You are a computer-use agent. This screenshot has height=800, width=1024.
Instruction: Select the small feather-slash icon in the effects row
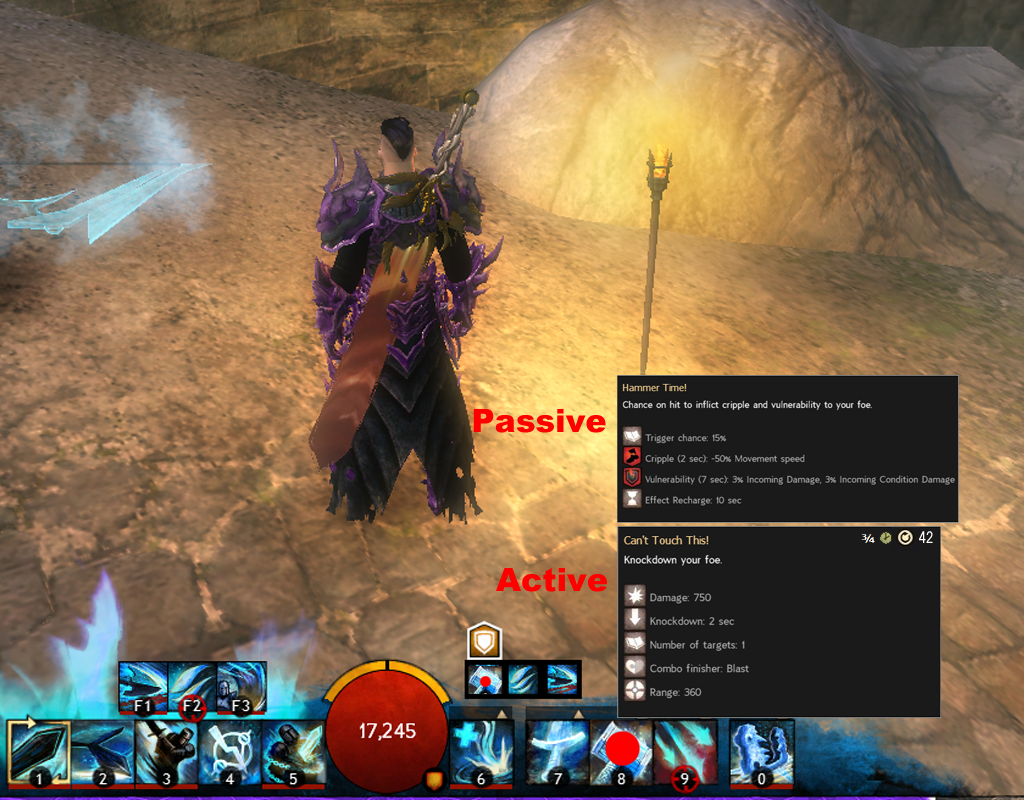524,678
